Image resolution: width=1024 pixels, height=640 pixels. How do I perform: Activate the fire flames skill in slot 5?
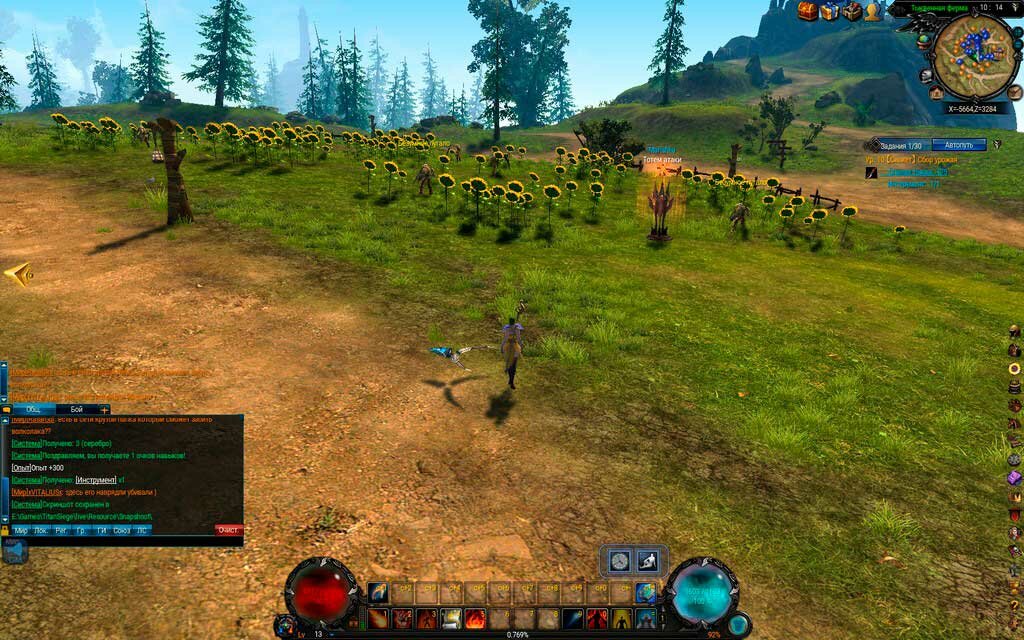pyautogui.click(x=475, y=618)
